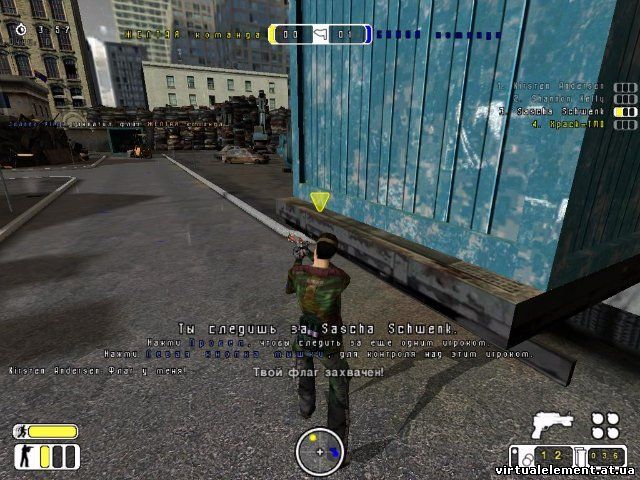Click the round clock icon beside the timer
This screenshot has height=480, width=640.
pyautogui.click(x=22, y=30)
